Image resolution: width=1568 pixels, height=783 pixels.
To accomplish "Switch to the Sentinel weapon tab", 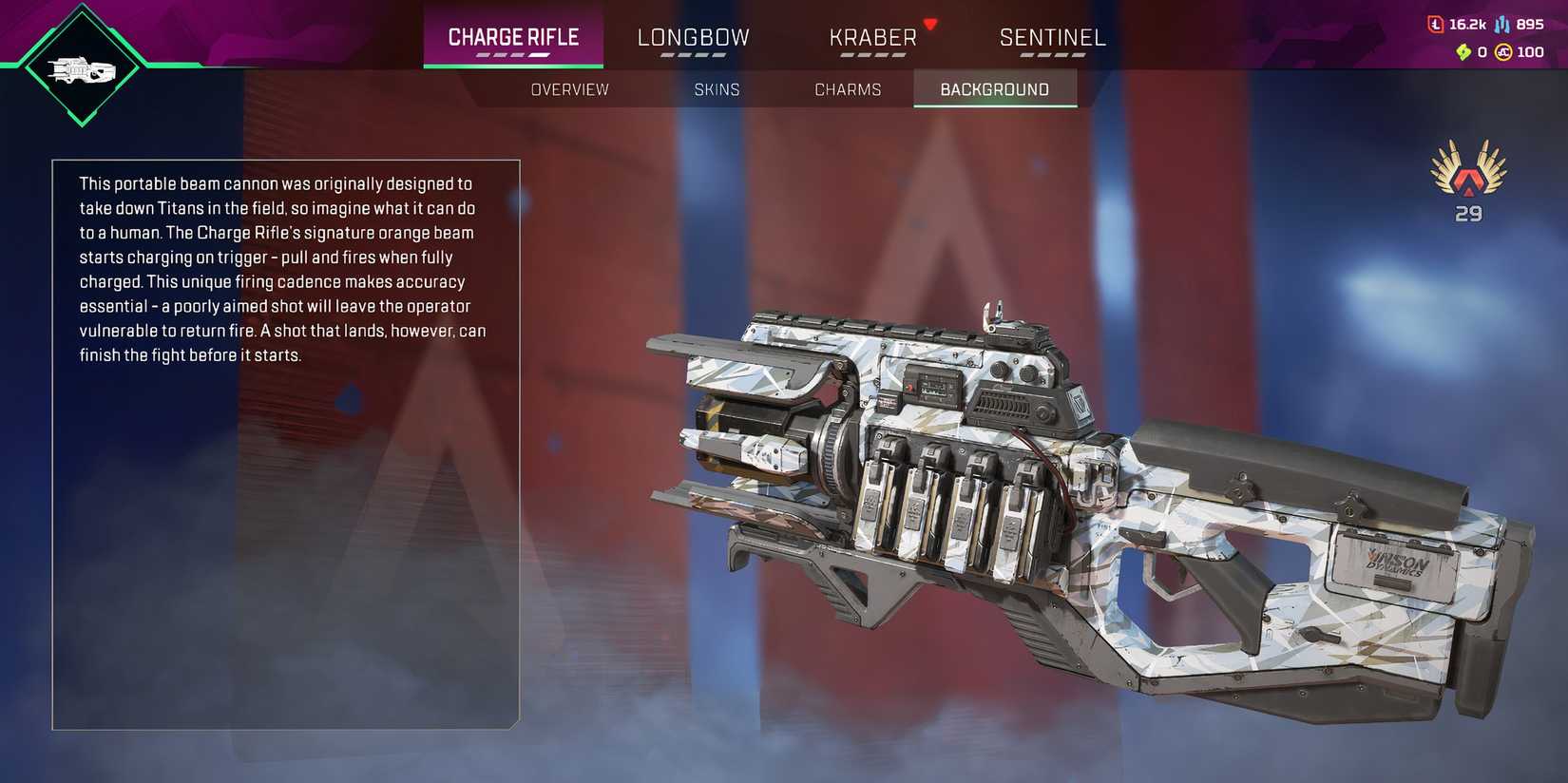I will pyautogui.click(x=1052, y=36).
